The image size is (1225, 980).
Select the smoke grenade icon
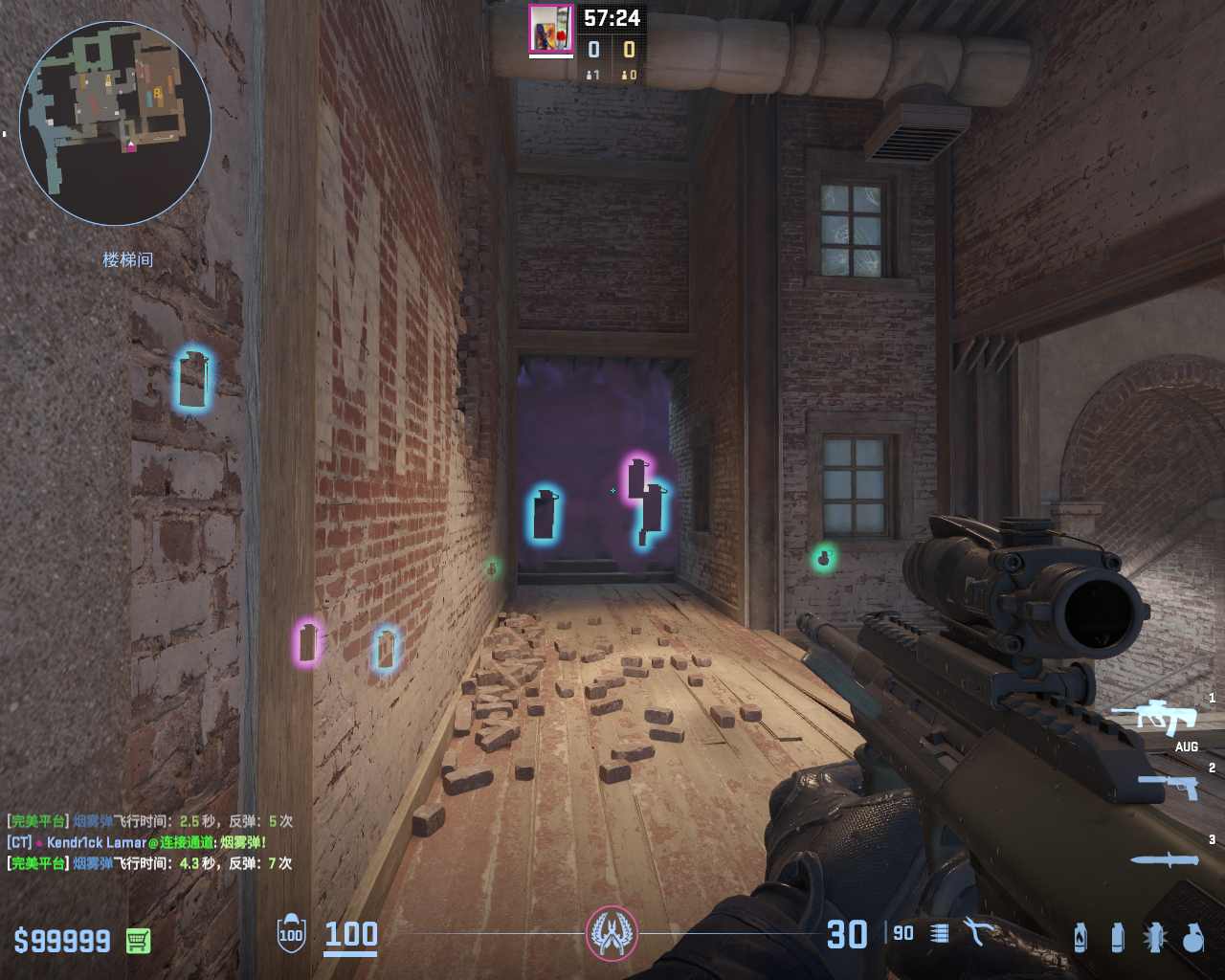pyautogui.click(x=1117, y=938)
